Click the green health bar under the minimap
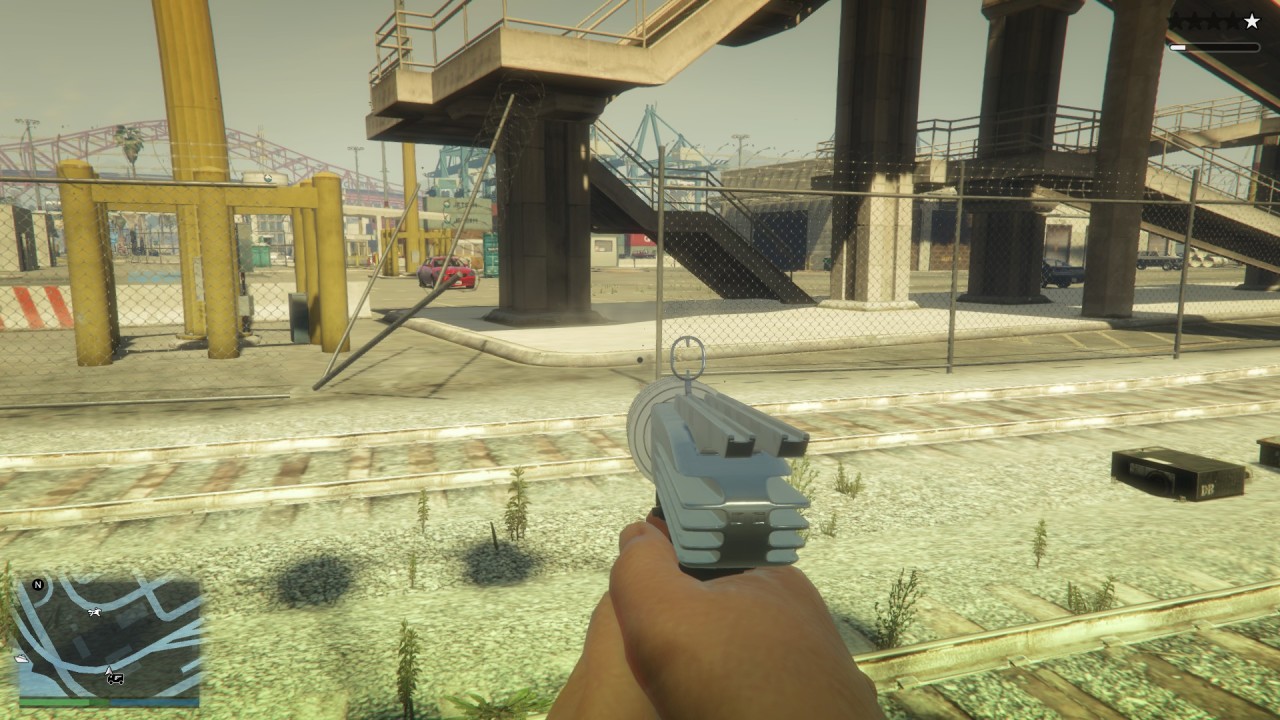The width and height of the screenshot is (1280, 720). [x=55, y=701]
